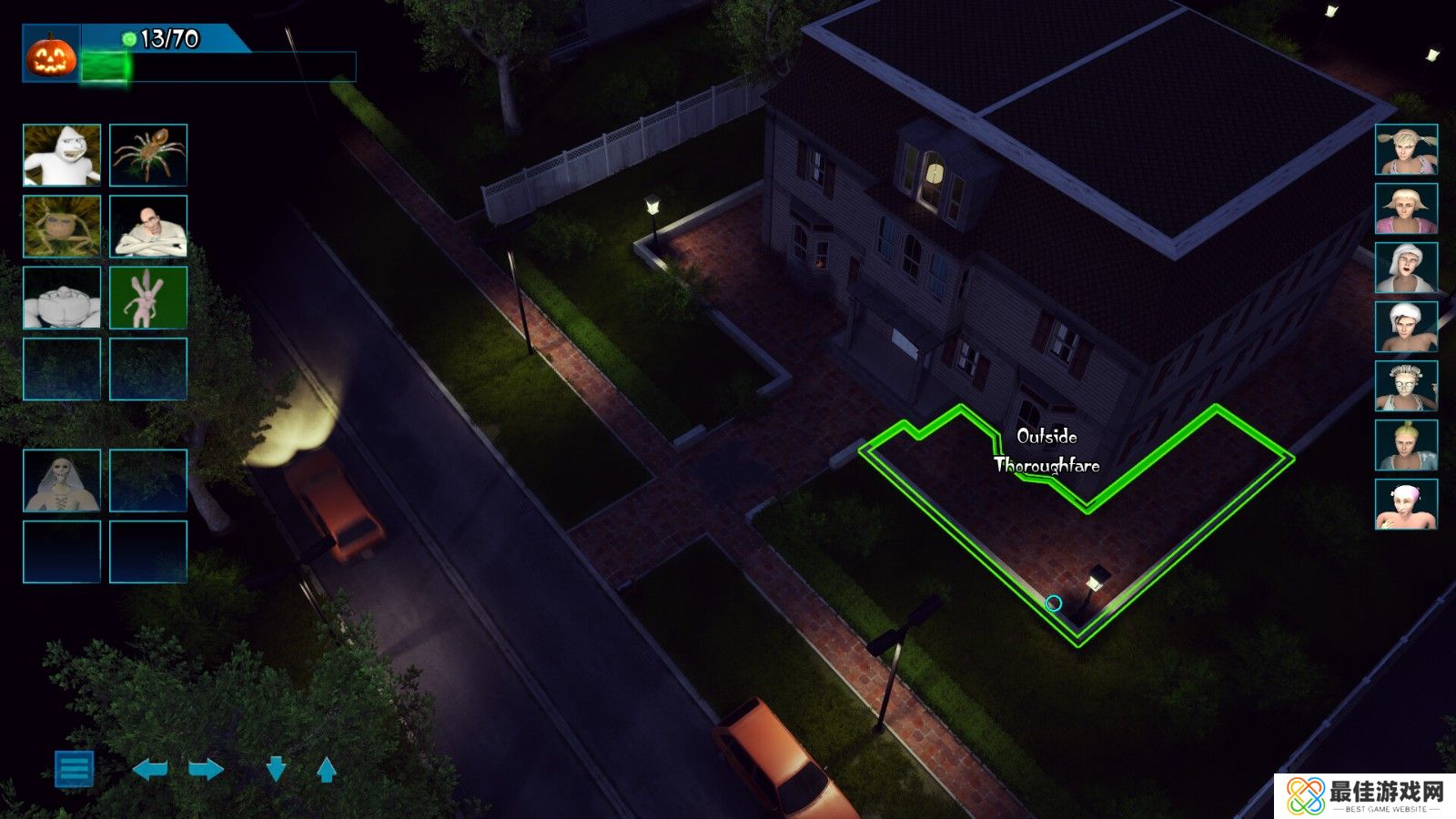Select the girl with hair curlers and face mask
The width and height of the screenshot is (1456, 819).
tap(1406, 386)
